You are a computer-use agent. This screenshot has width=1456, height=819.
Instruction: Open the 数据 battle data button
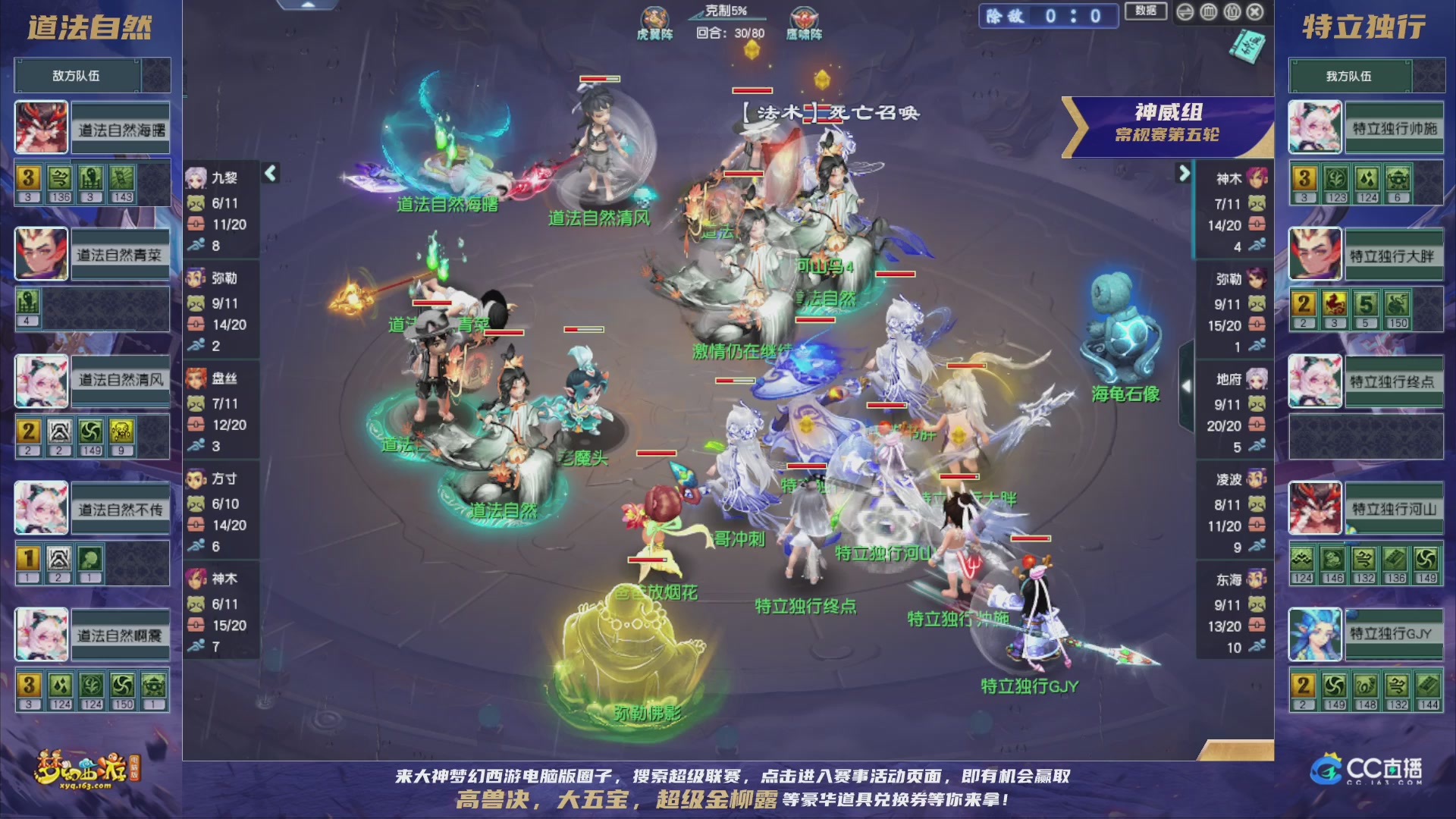[x=1146, y=12]
